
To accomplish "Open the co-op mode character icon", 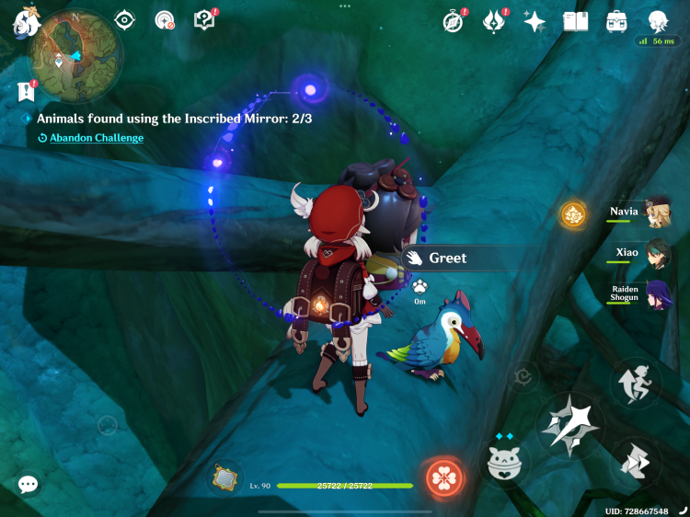I will click(658, 21).
